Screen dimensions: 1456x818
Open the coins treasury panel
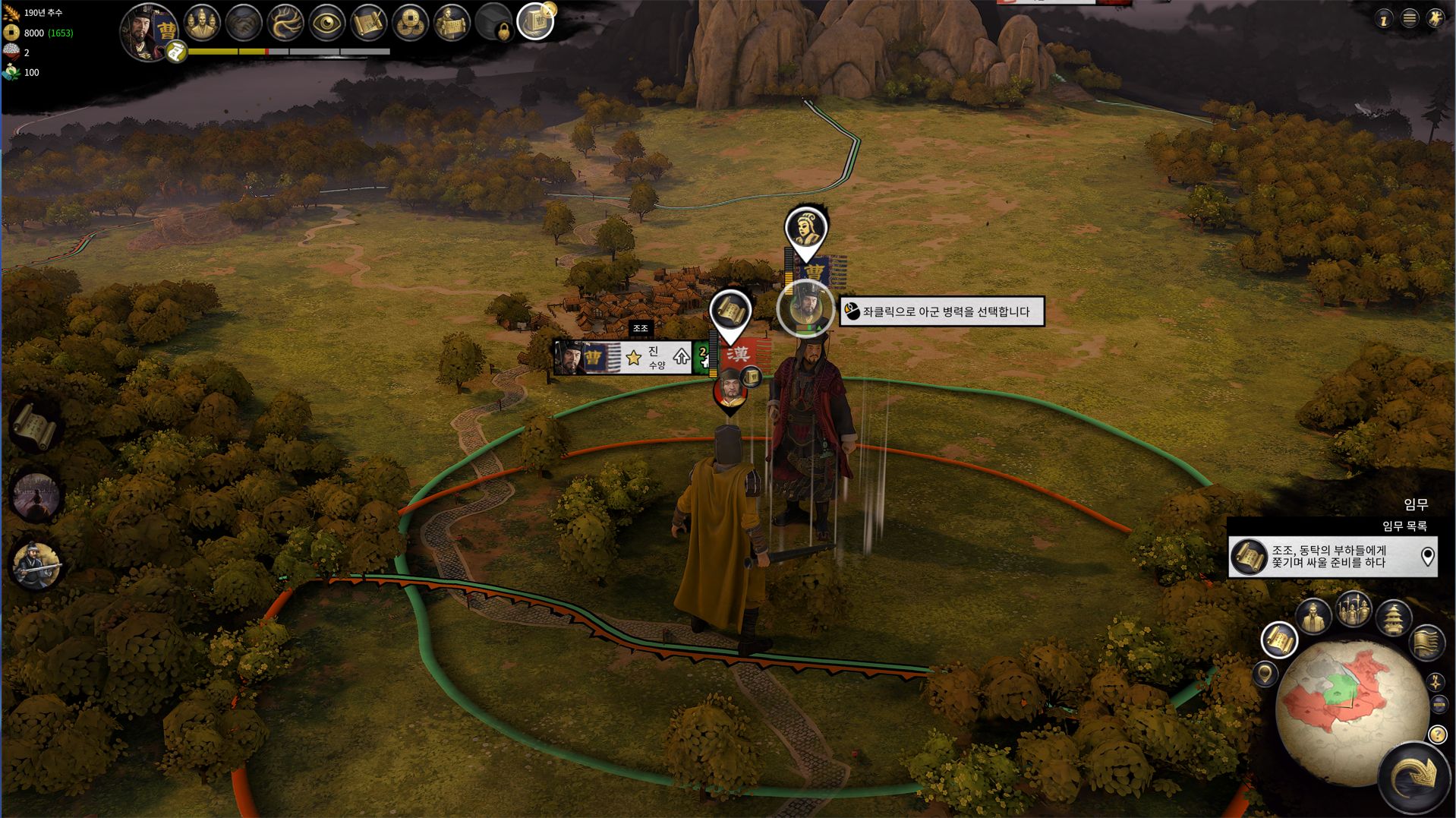[x=411, y=24]
